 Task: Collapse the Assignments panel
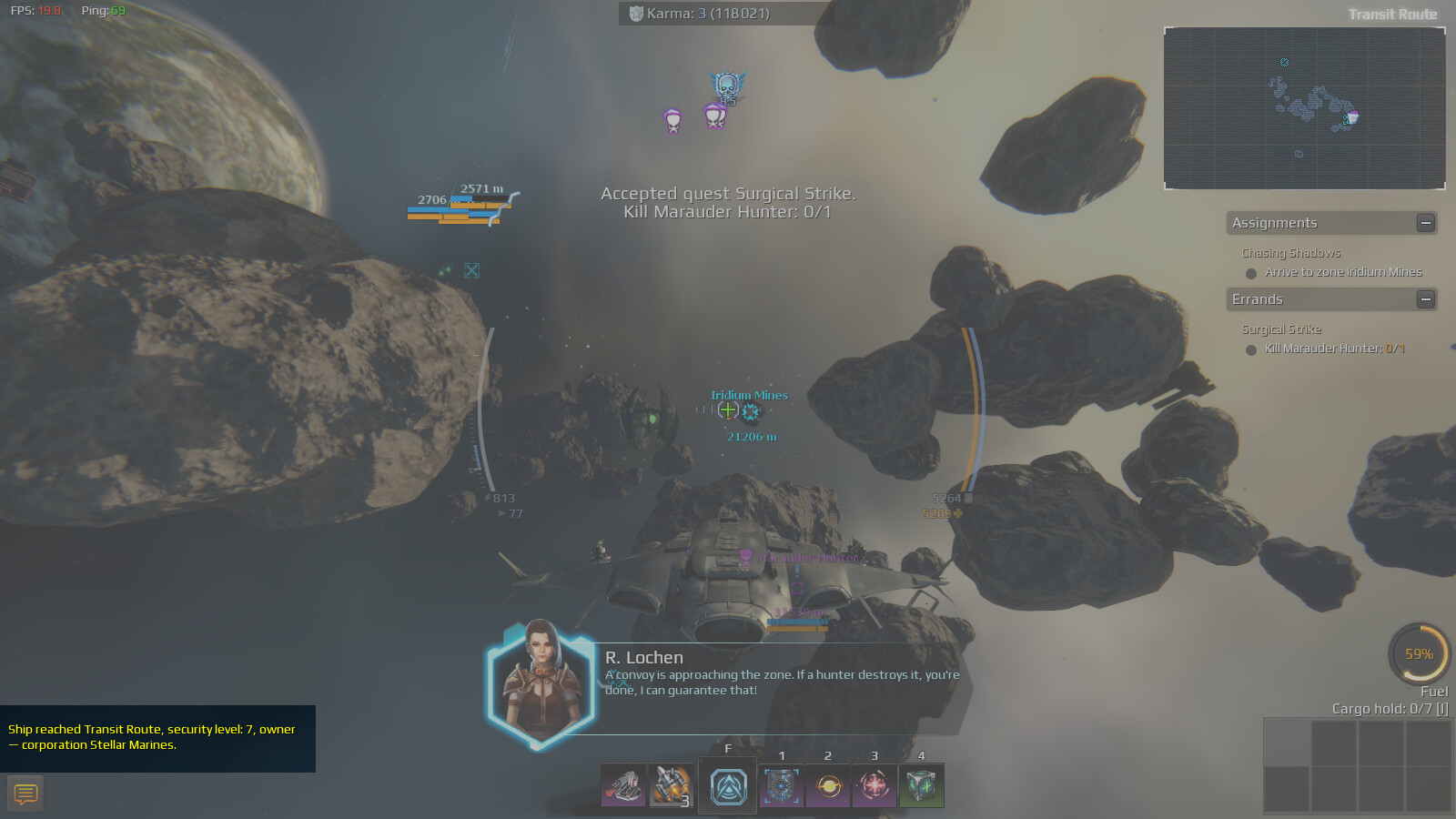(1426, 223)
